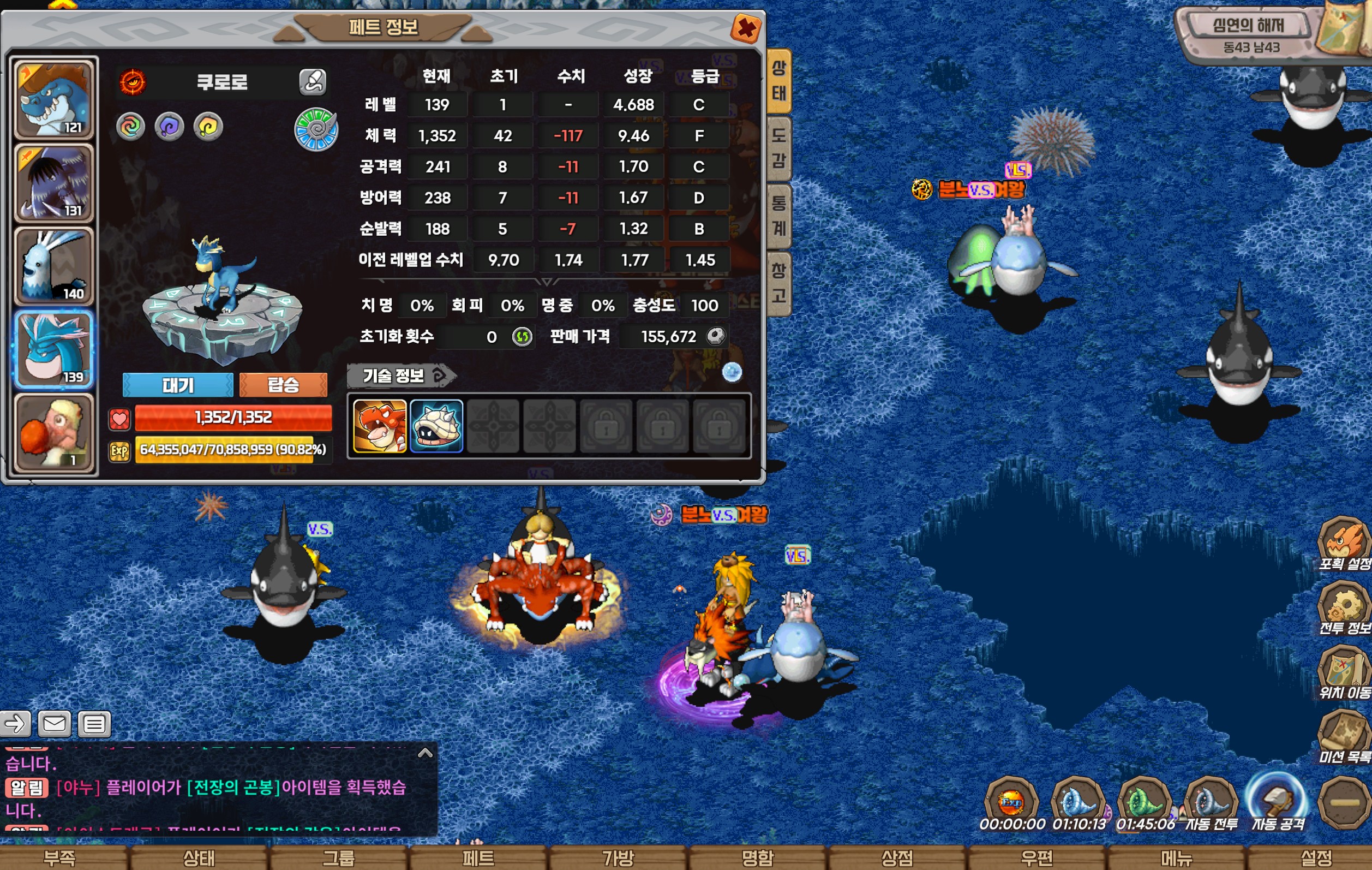
Task: Open the 상점 shop menu
Action: click(897, 858)
